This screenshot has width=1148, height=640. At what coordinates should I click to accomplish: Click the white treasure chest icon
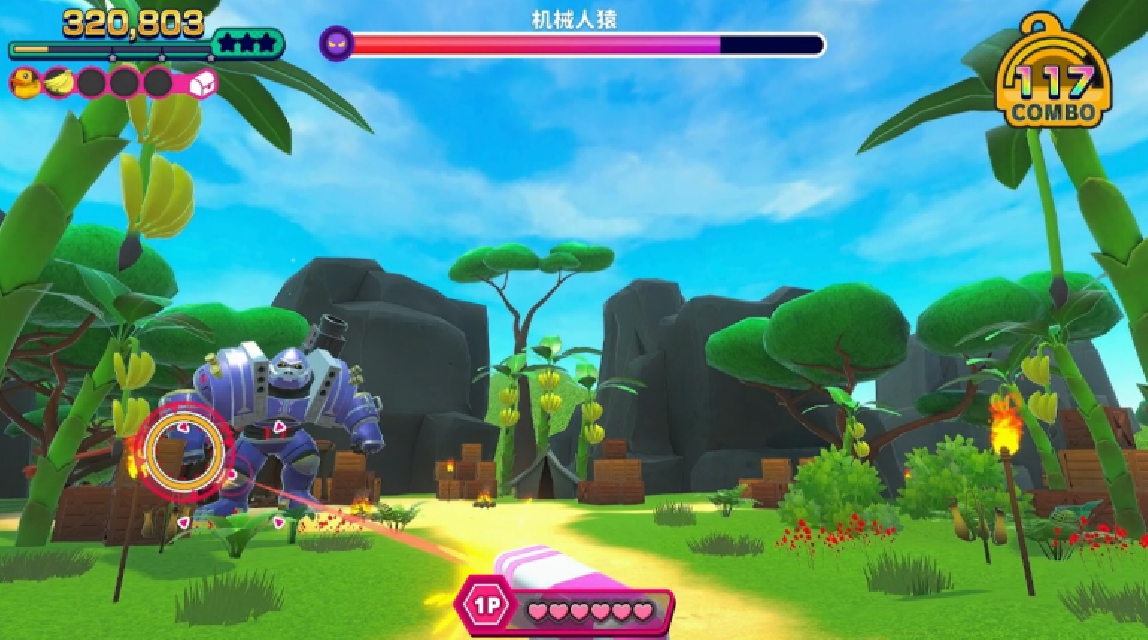pos(201,83)
